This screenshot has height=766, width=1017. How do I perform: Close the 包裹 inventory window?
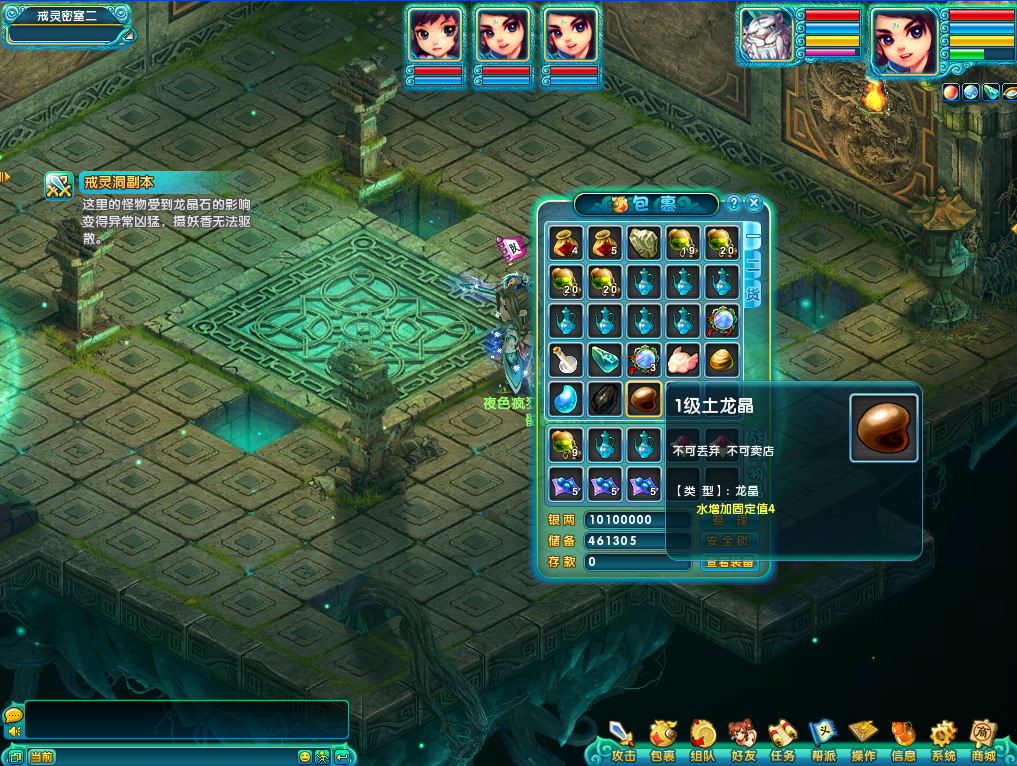(x=755, y=203)
